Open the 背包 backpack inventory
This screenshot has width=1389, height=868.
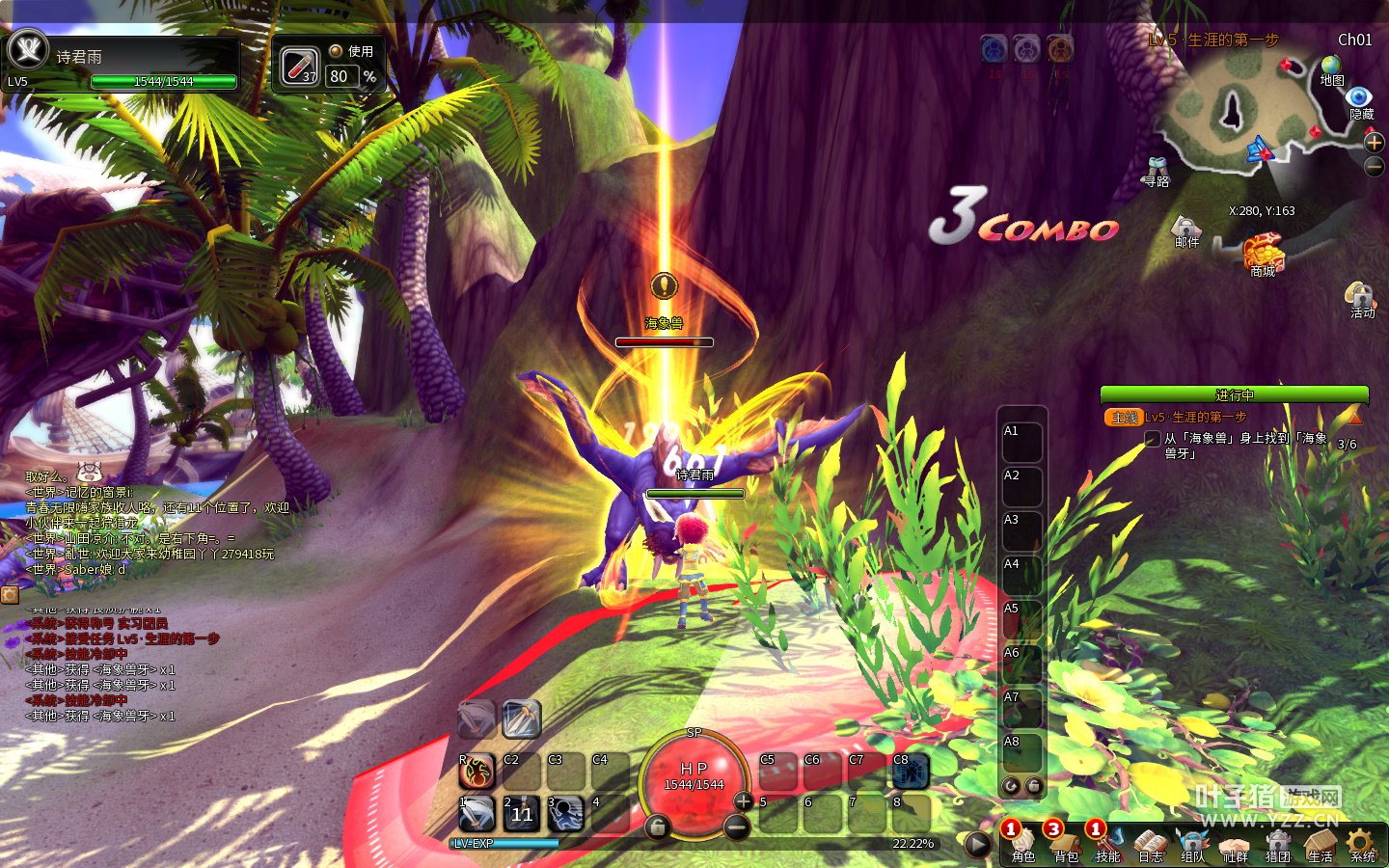pos(1065,843)
